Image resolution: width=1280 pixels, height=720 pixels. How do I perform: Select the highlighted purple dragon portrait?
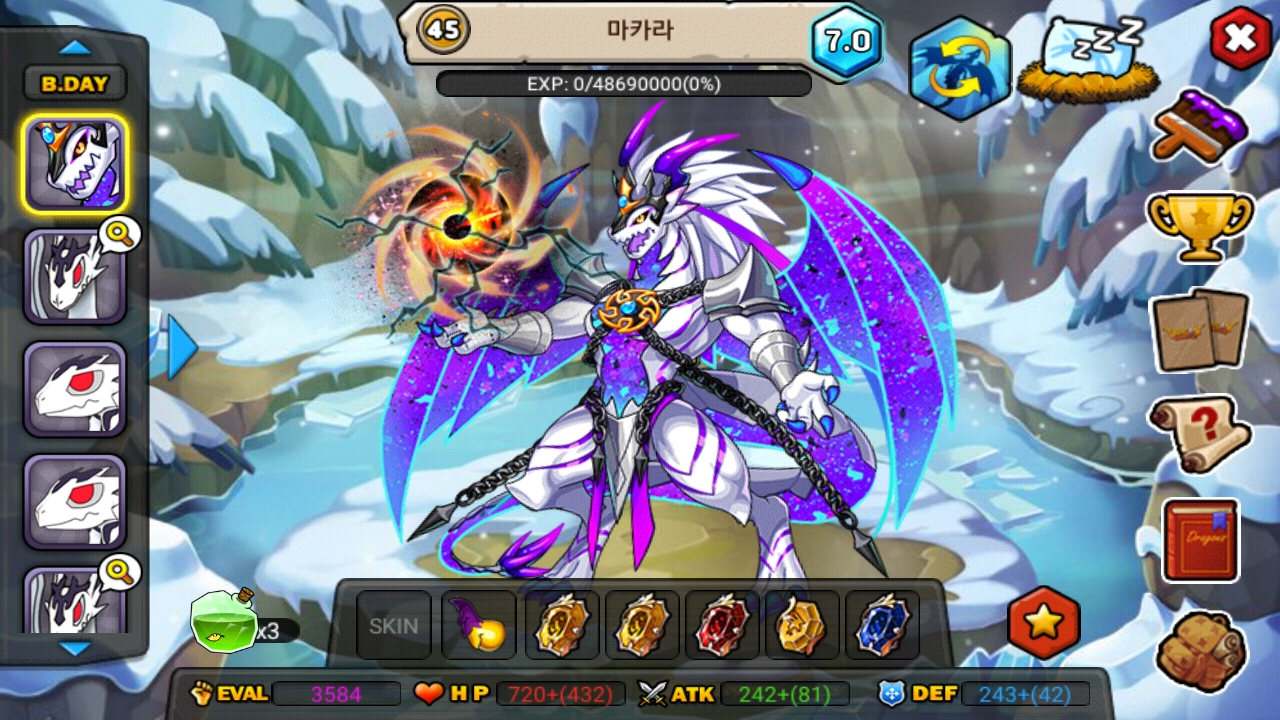click(75, 164)
